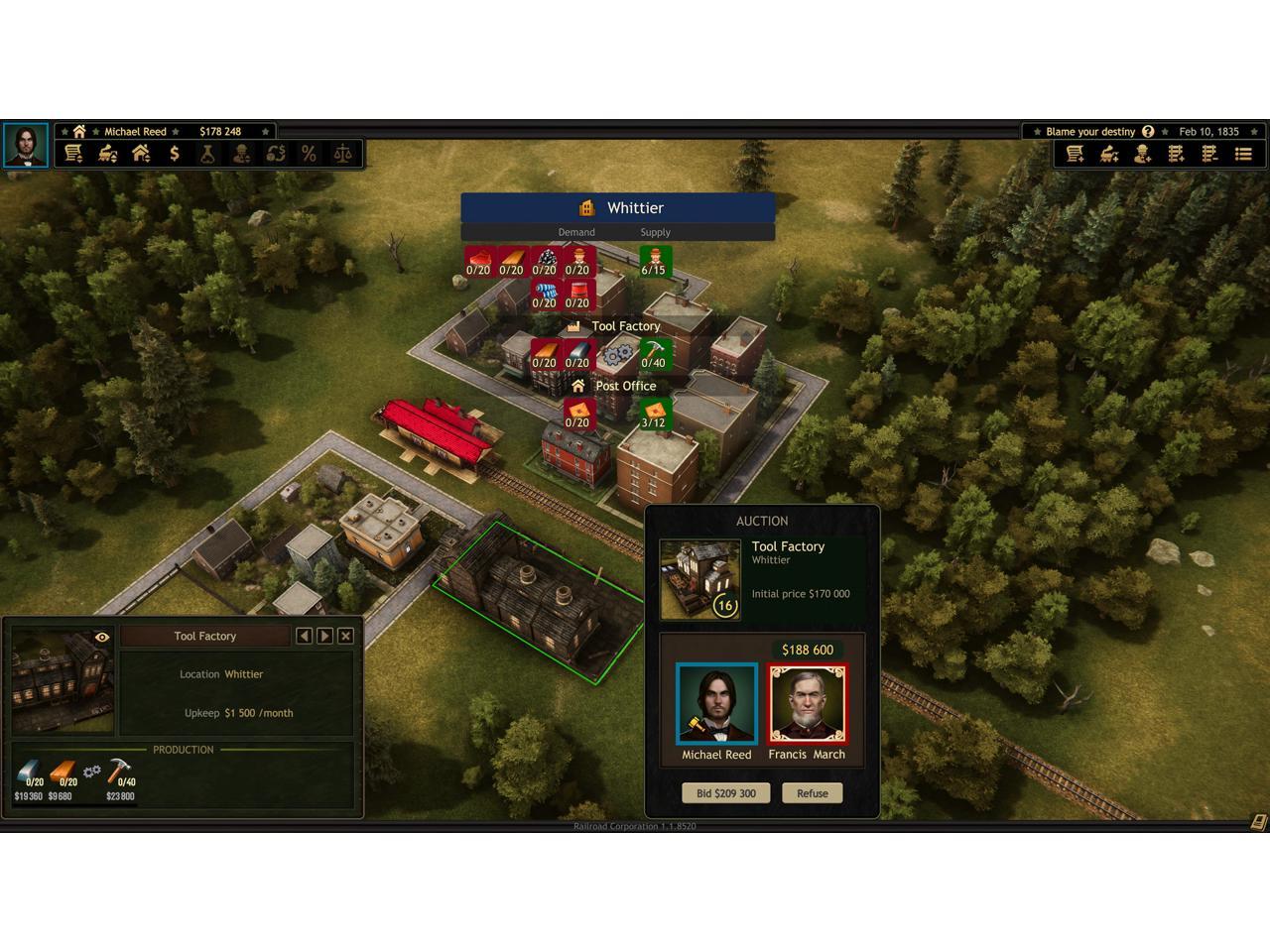Open the buildings list house icon
The width and height of the screenshot is (1270, 952).
pyautogui.click(x=141, y=154)
